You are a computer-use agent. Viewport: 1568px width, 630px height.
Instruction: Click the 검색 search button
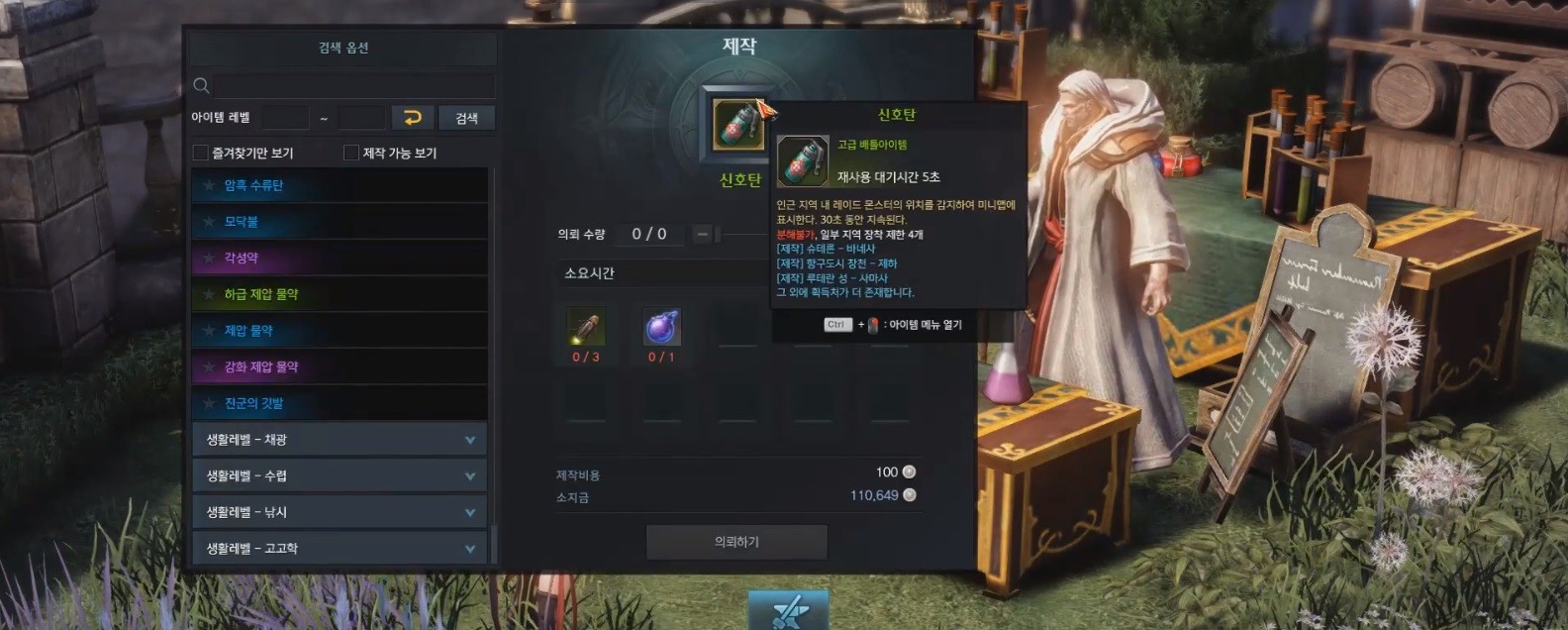(x=466, y=118)
